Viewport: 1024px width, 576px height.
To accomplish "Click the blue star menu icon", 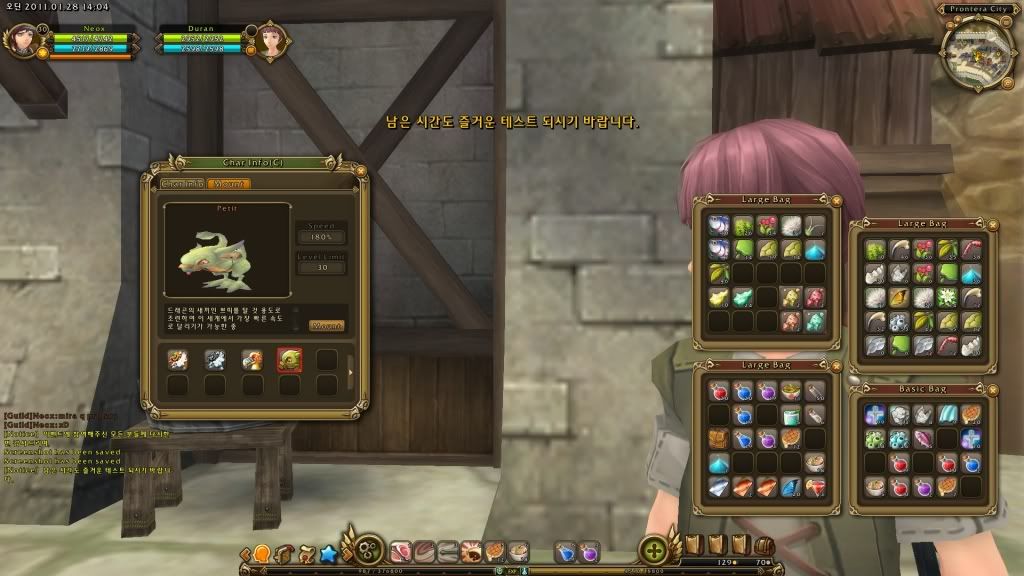I will [326, 552].
